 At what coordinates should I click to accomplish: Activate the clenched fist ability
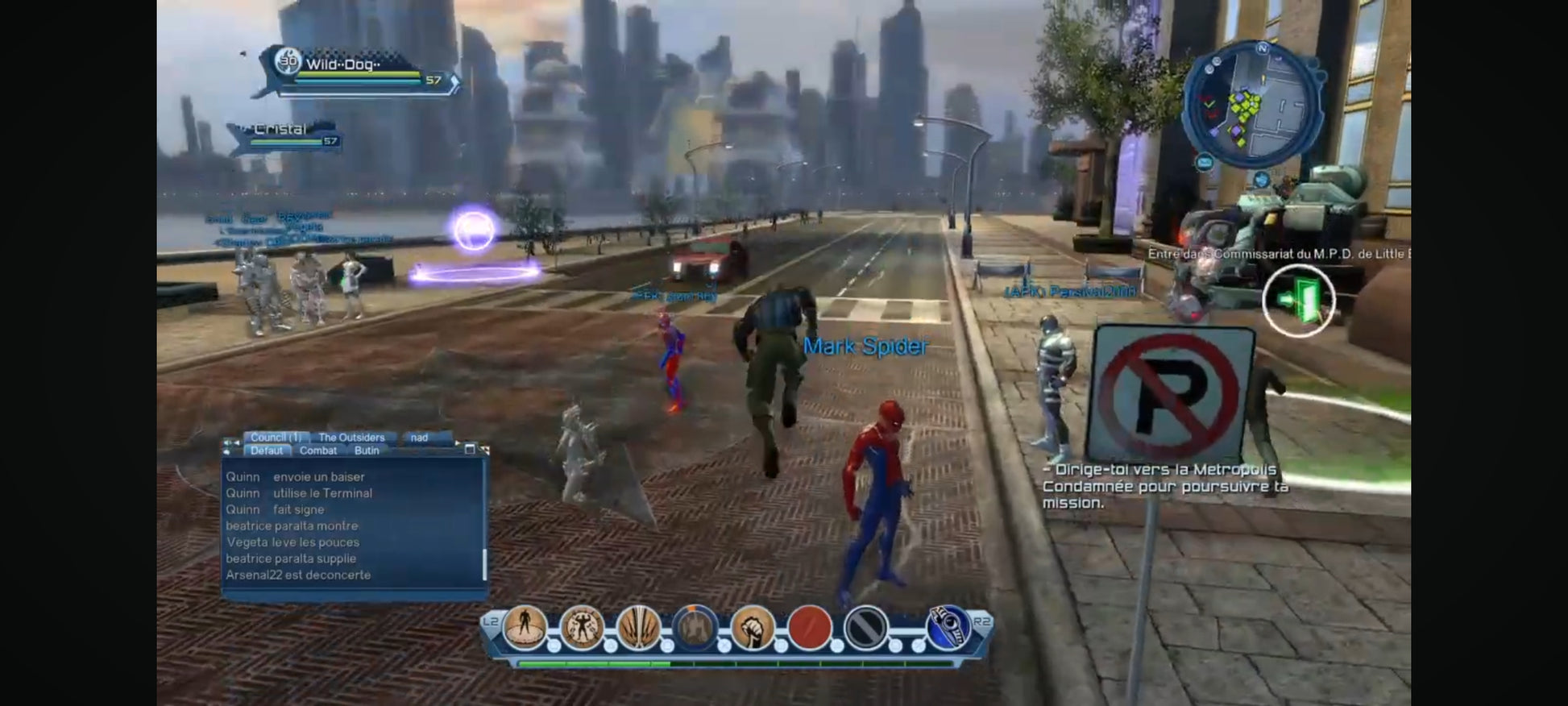753,627
